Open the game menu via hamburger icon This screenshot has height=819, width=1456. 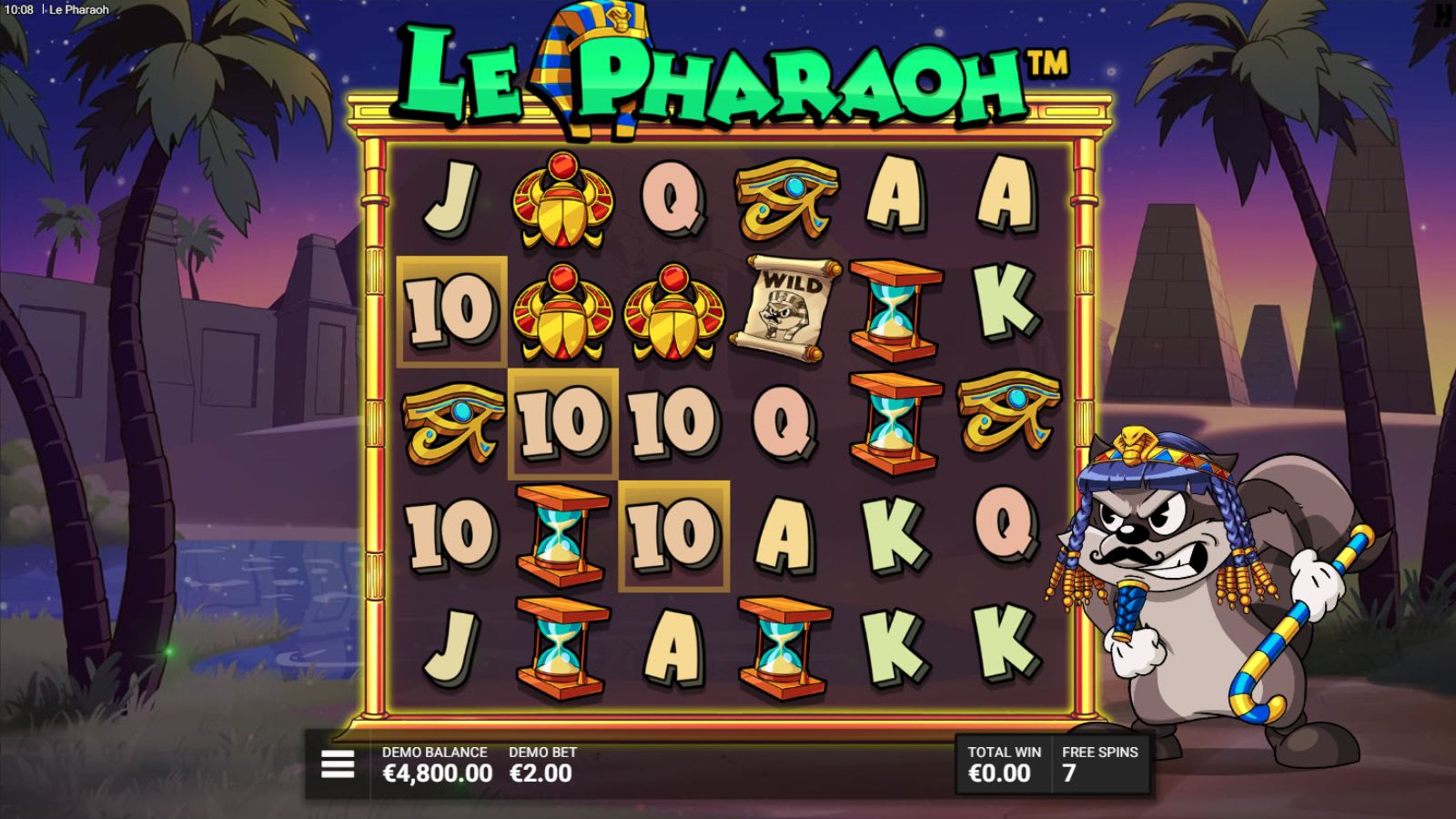pos(337,764)
